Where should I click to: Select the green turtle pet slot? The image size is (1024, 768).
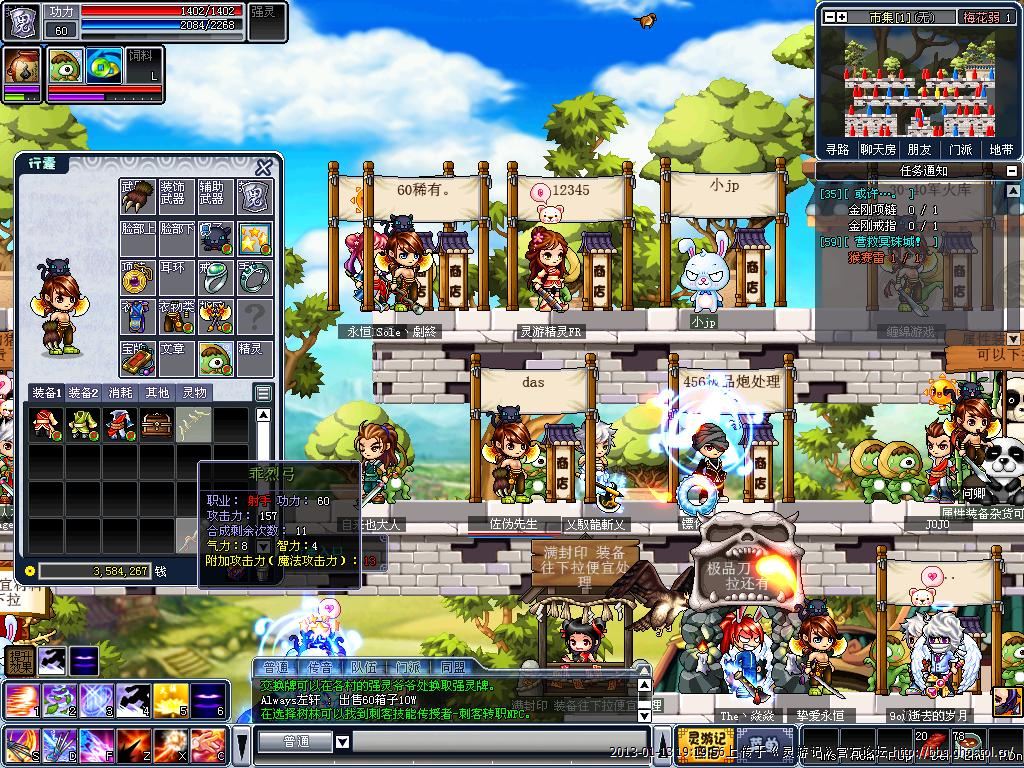point(215,357)
